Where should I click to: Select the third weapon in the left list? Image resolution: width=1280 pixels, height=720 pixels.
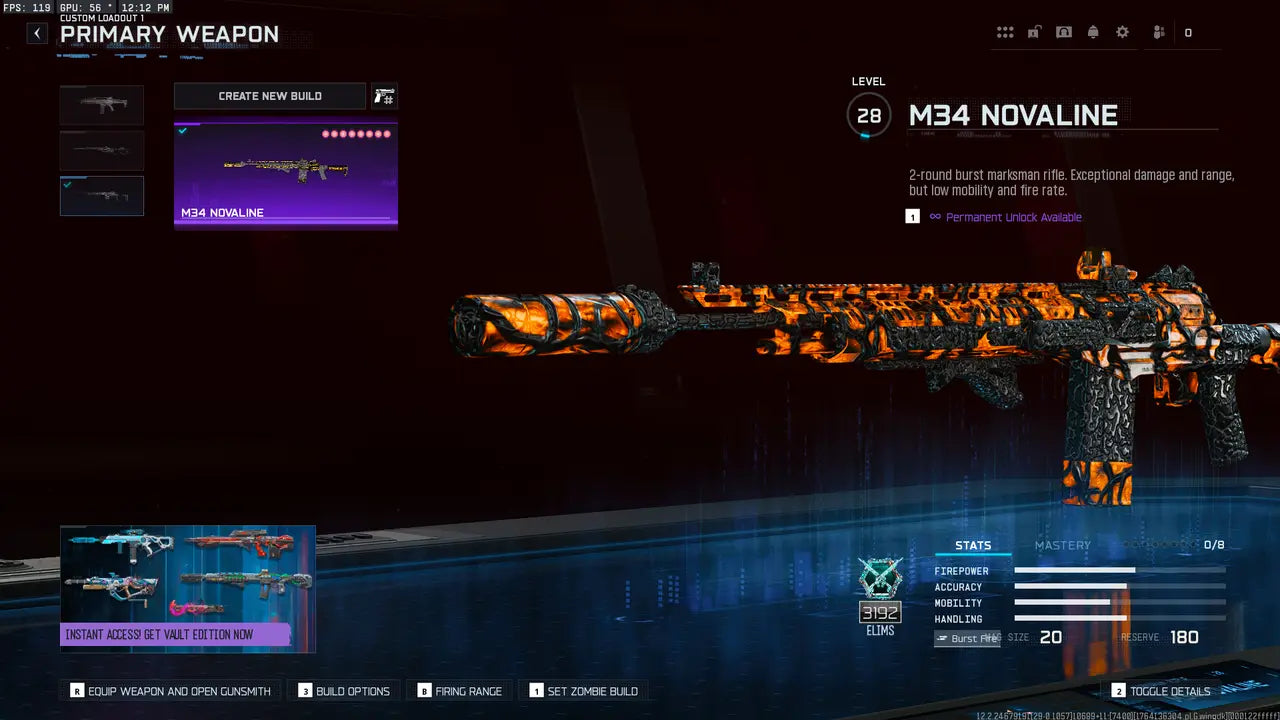coord(101,195)
